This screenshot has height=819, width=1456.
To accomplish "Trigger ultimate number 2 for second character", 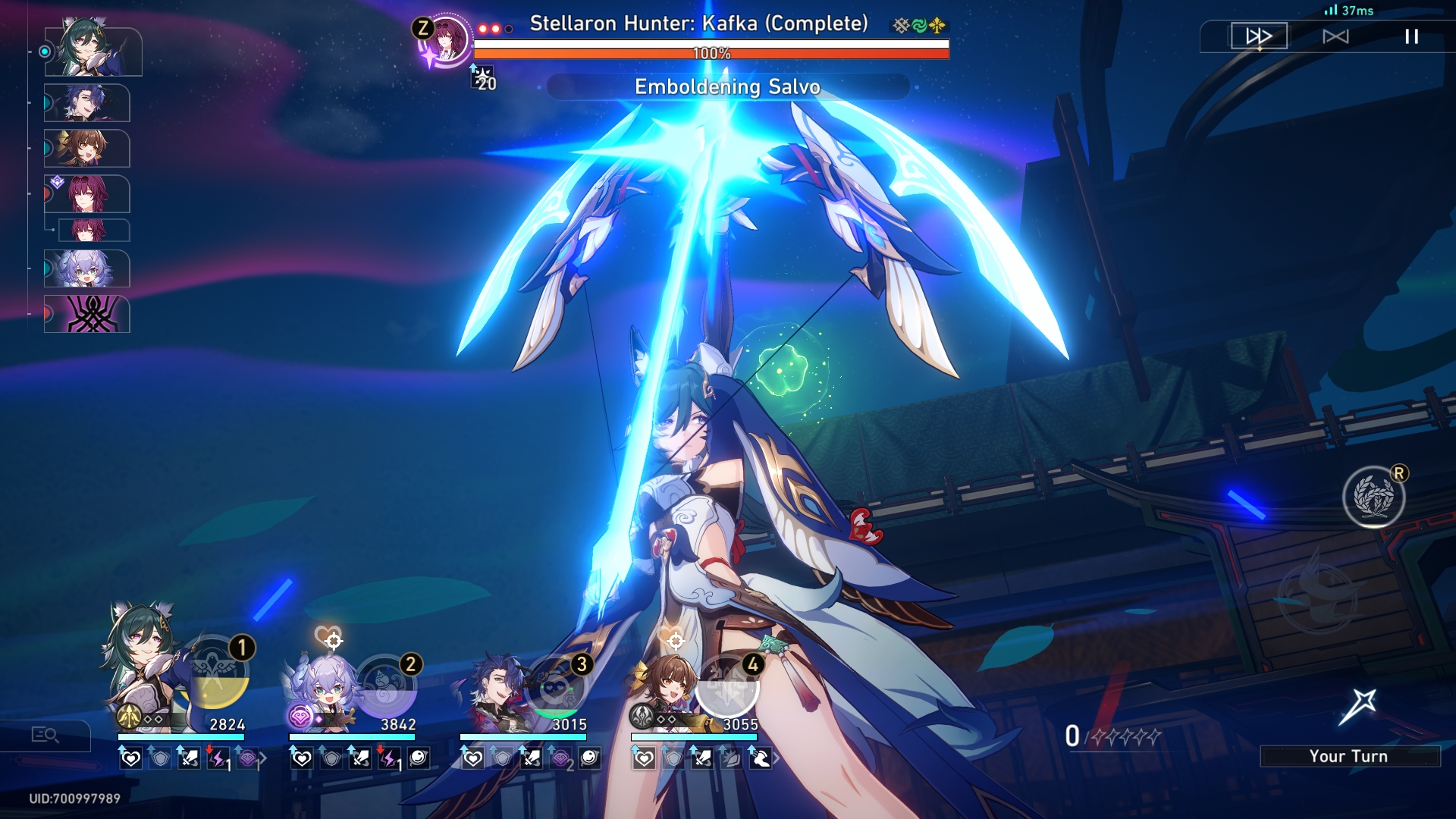I will pos(386,687).
